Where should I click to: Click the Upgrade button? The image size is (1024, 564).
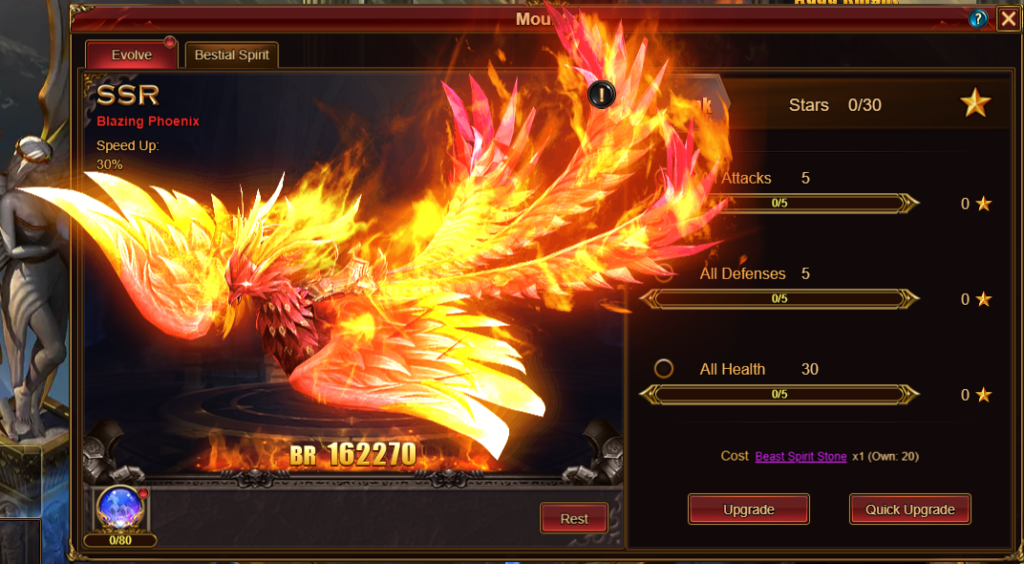pos(748,509)
